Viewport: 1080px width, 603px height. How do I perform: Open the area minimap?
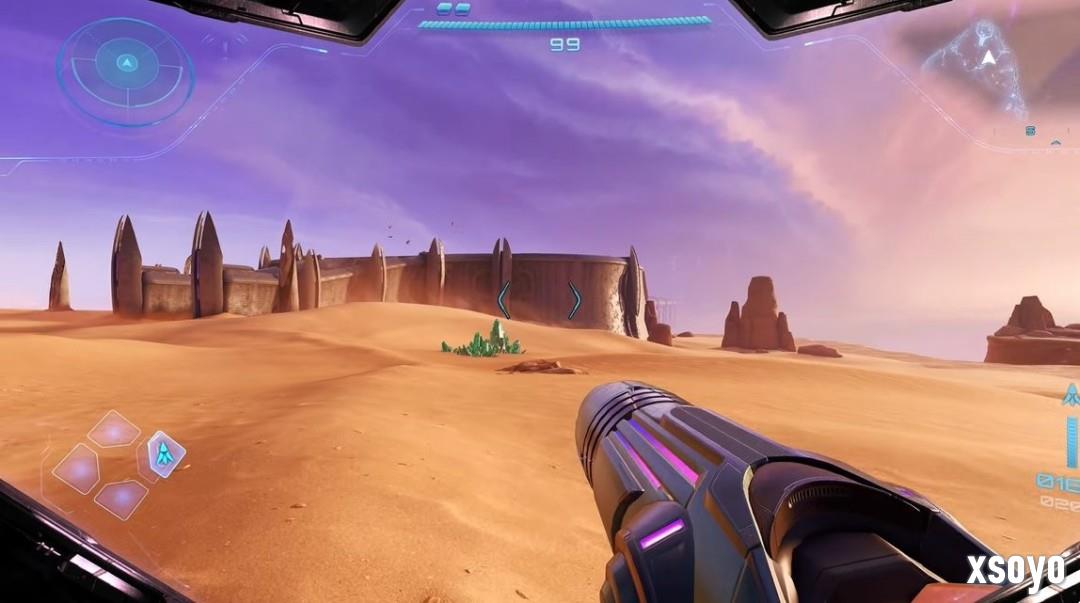(x=978, y=67)
